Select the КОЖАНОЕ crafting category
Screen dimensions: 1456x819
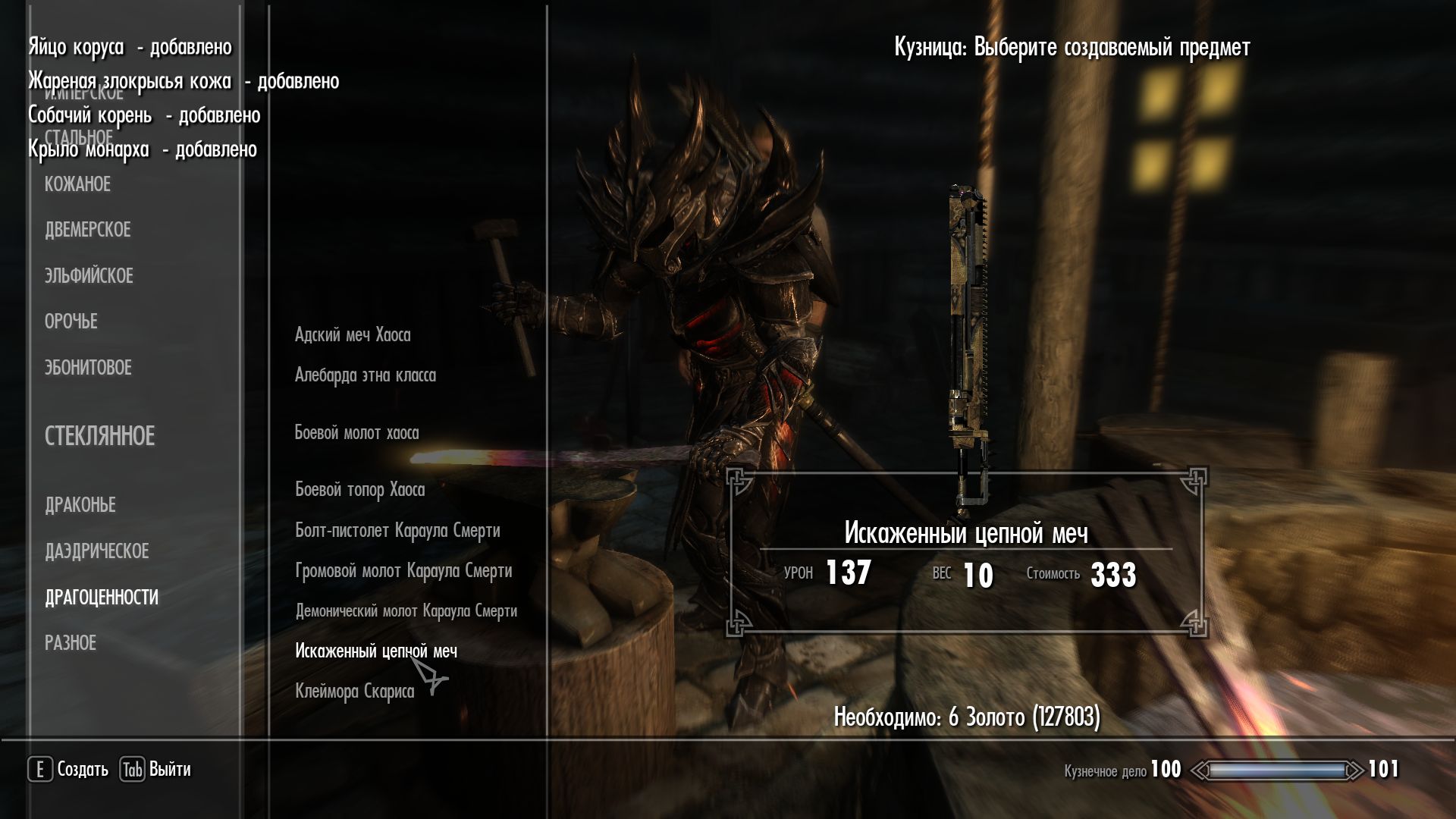(x=77, y=184)
